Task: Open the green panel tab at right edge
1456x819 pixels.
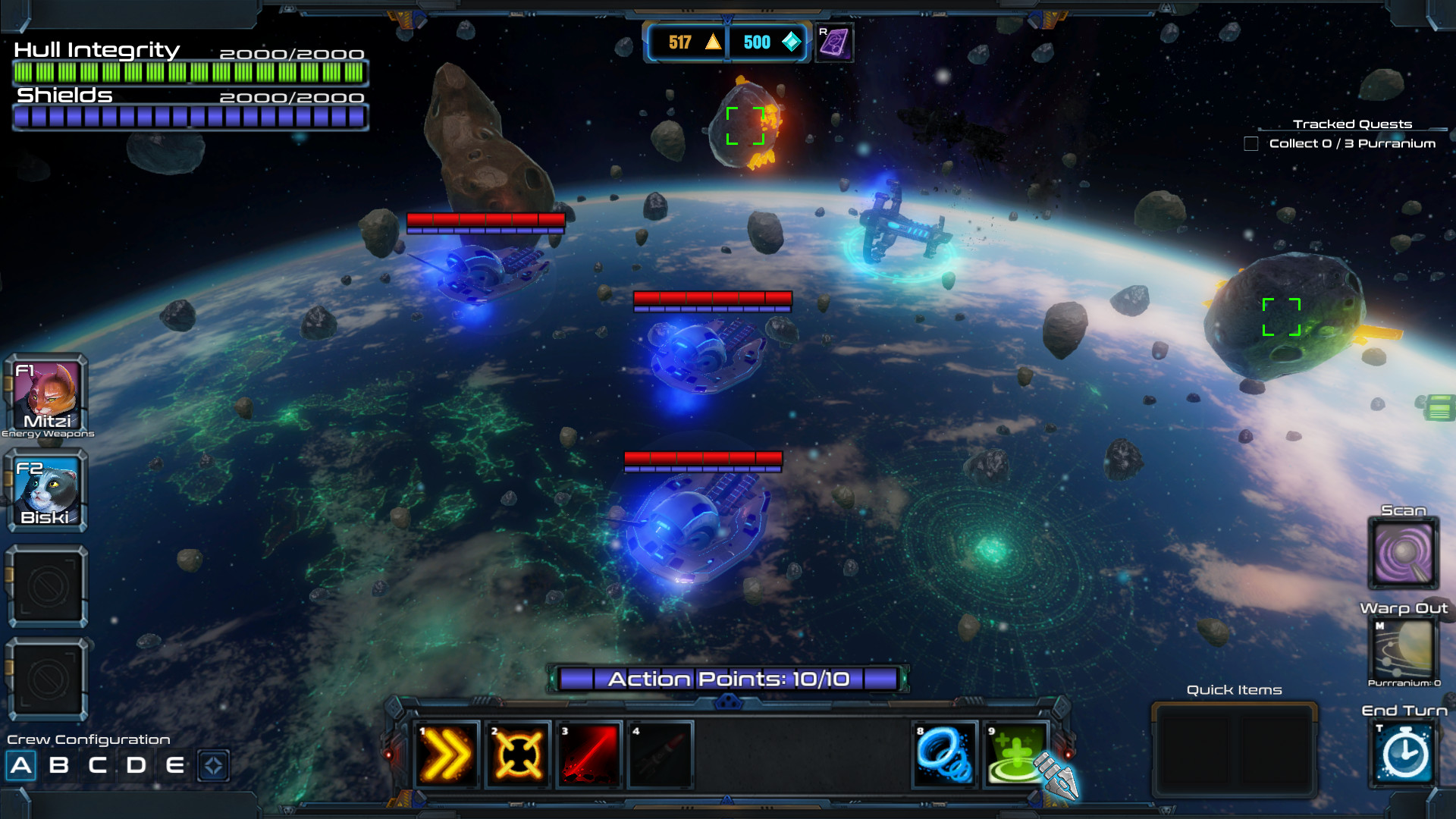Action: click(1439, 407)
